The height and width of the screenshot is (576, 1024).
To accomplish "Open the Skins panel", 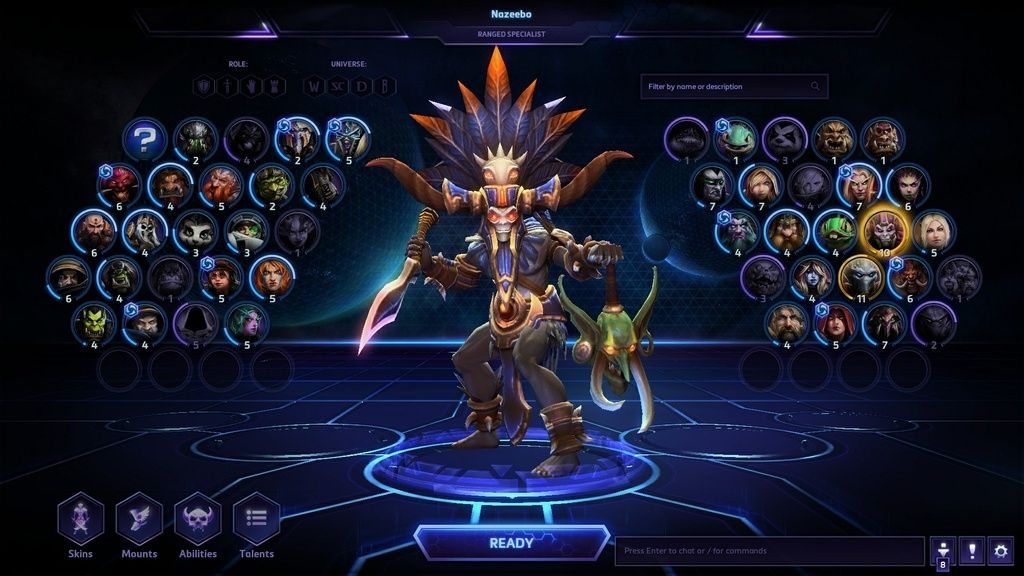I will coord(80,519).
